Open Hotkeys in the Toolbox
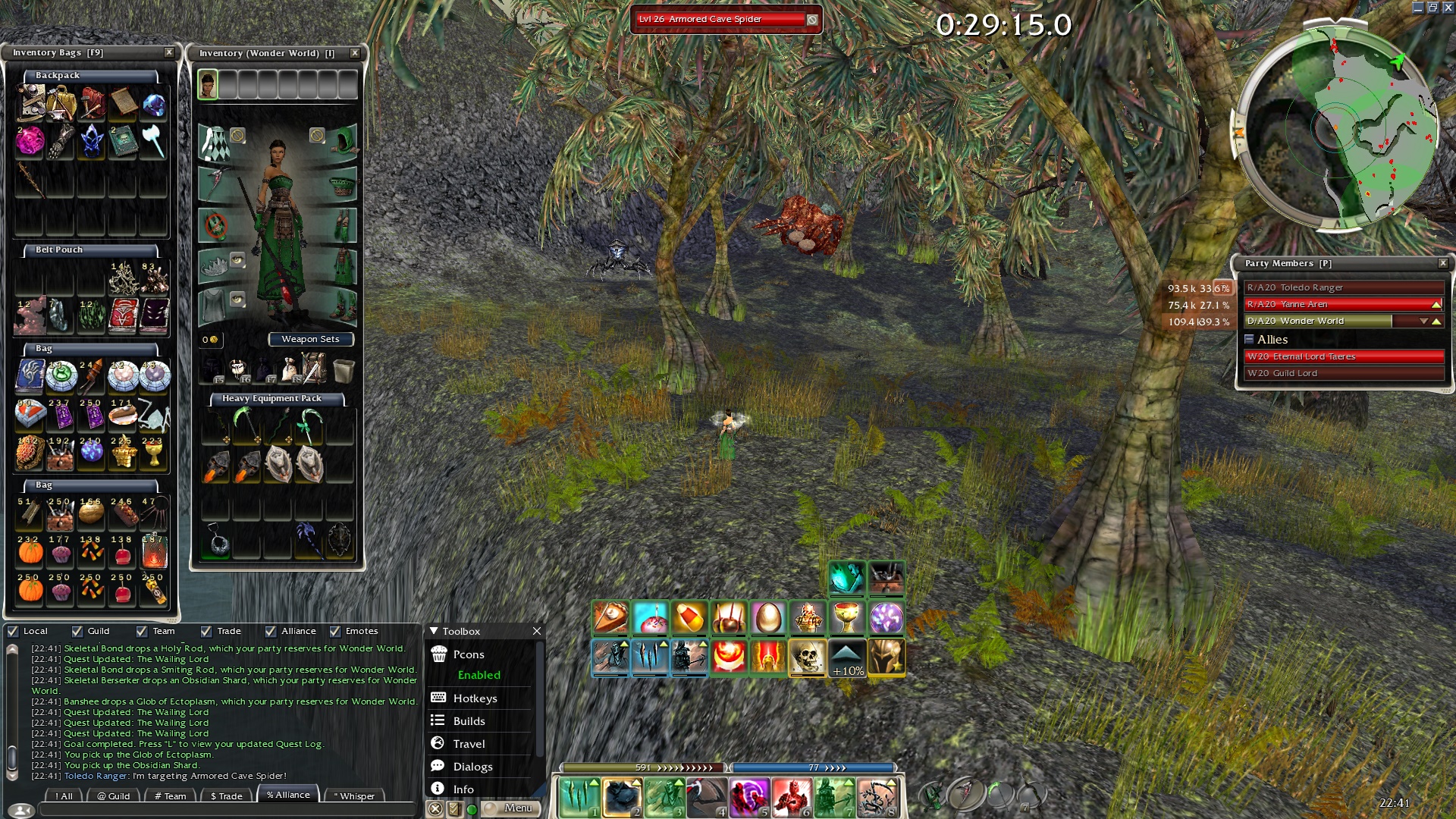 pos(475,698)
